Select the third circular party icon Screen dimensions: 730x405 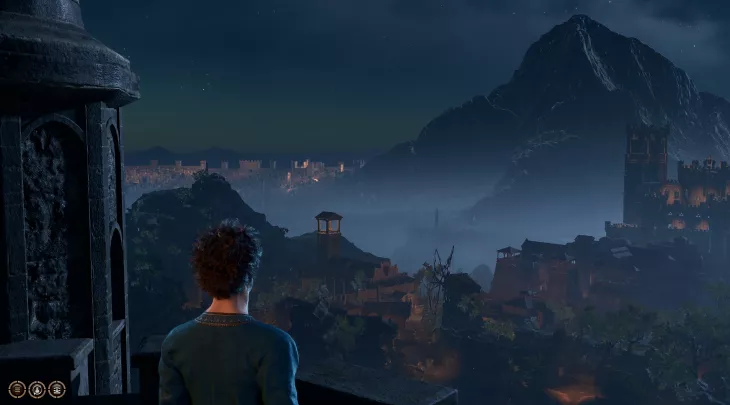tap(57, 389)
